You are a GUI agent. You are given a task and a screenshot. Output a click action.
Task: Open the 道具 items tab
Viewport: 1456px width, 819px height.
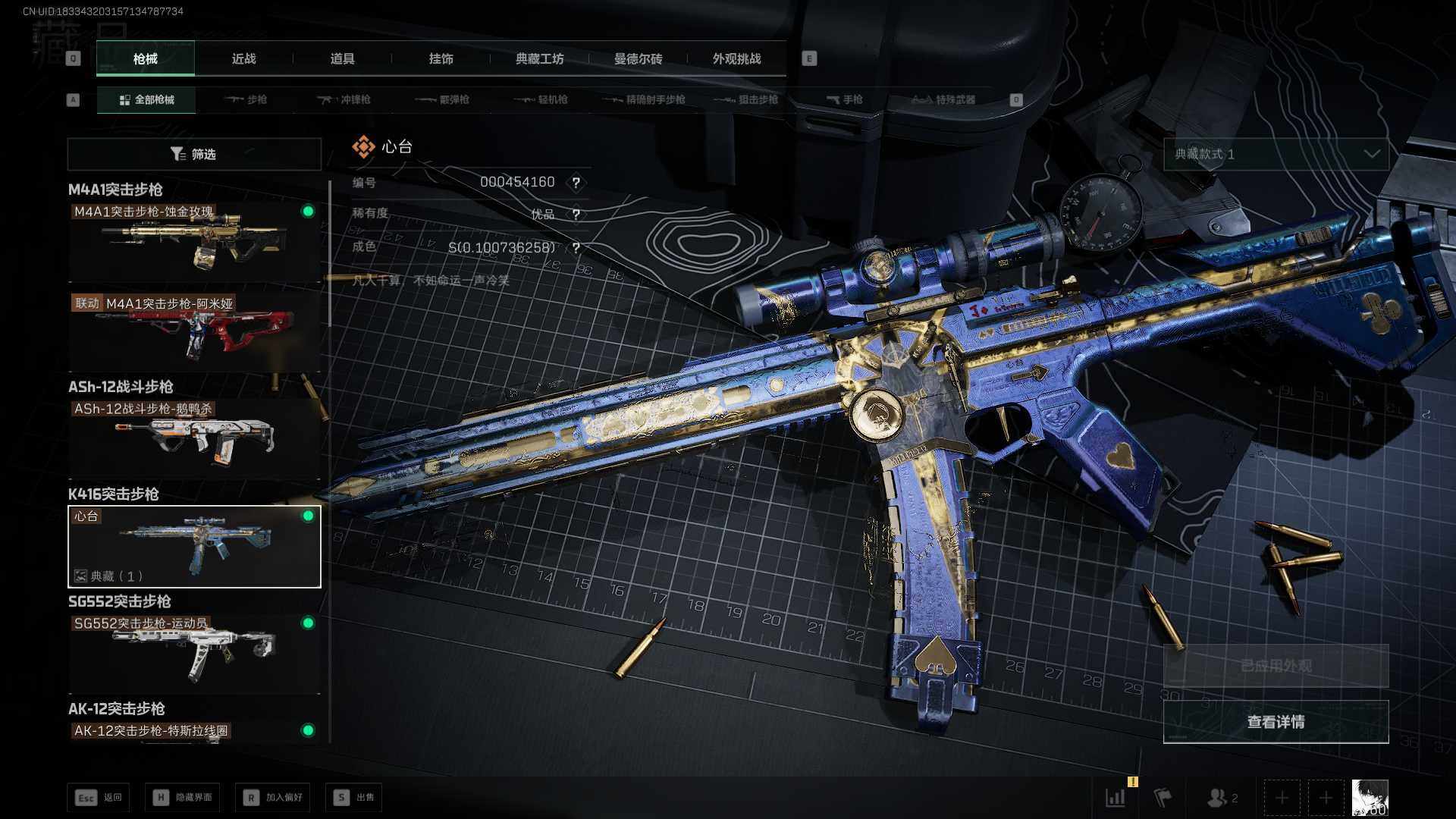pyautogui.click(x=342, y=59)
